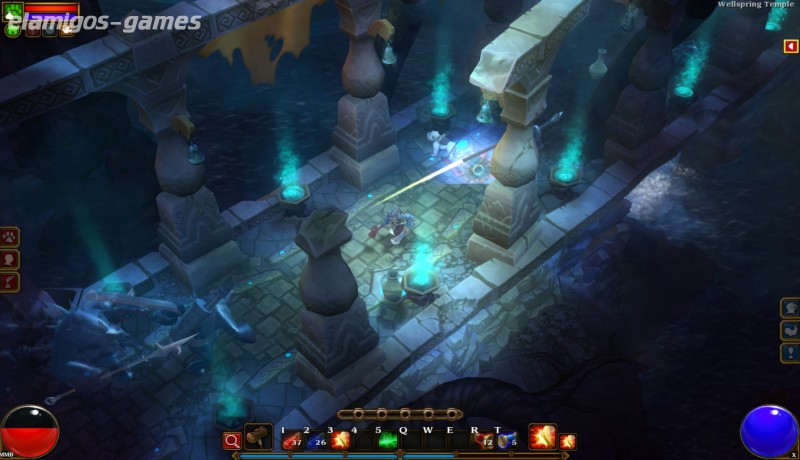Open the paw print menu on left edge

tap(10, 237)
